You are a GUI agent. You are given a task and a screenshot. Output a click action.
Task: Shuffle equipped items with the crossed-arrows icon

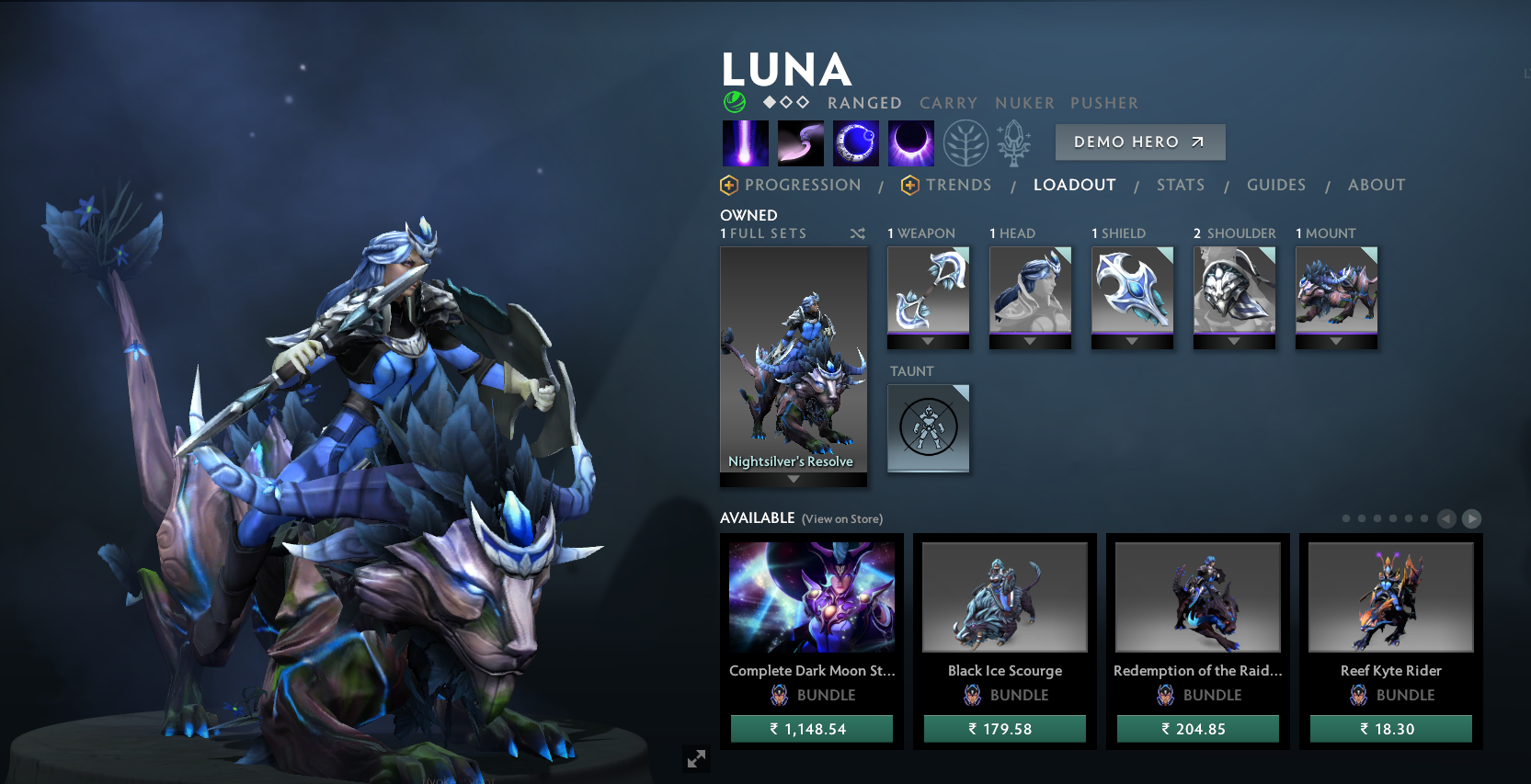pos(858,233)
